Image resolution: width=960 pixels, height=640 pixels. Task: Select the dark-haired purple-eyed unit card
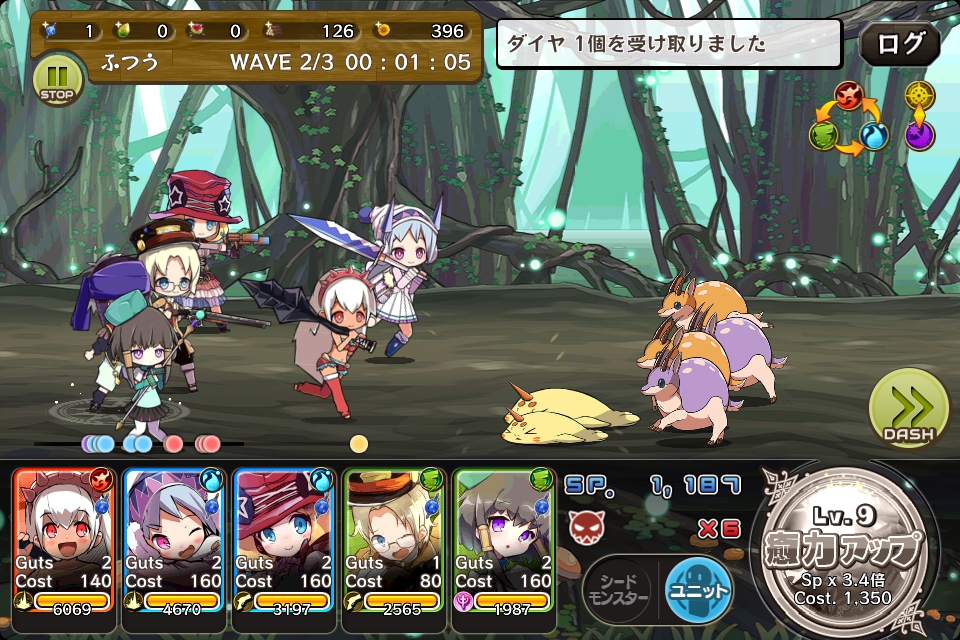click(x=504, y=539)
